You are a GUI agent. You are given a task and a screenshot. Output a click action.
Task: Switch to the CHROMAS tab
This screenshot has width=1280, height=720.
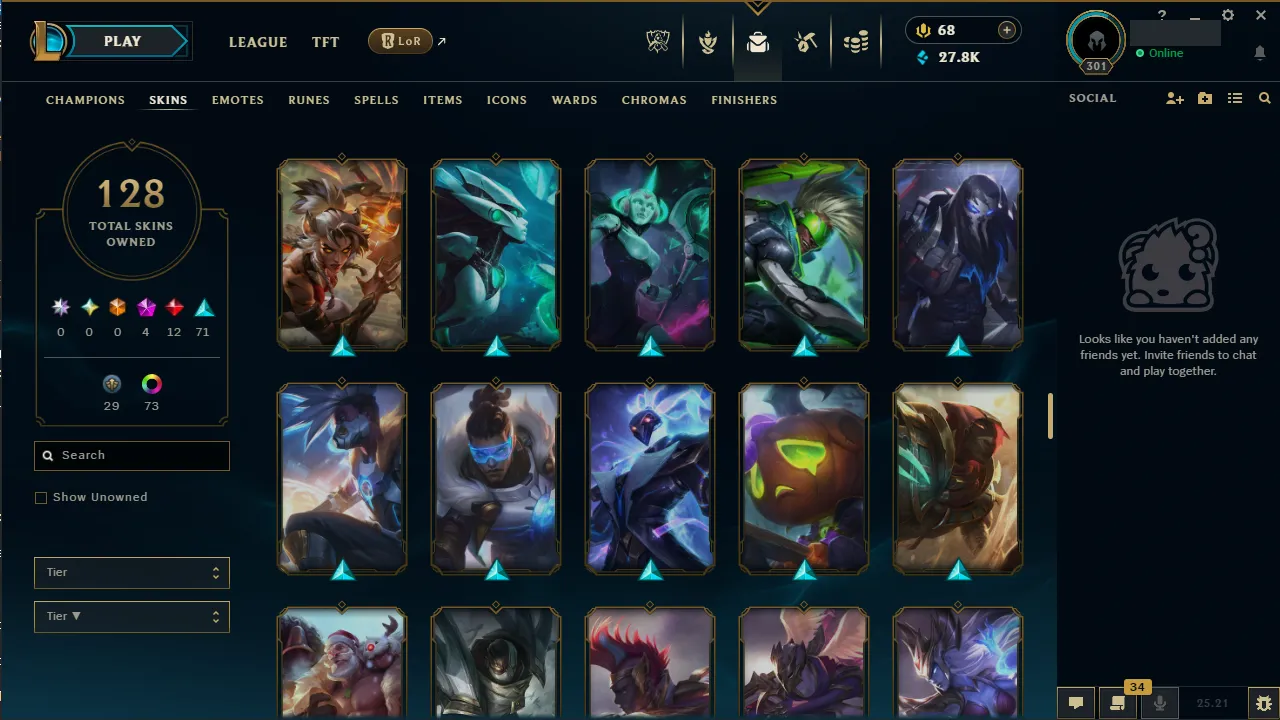pos(654,100)
